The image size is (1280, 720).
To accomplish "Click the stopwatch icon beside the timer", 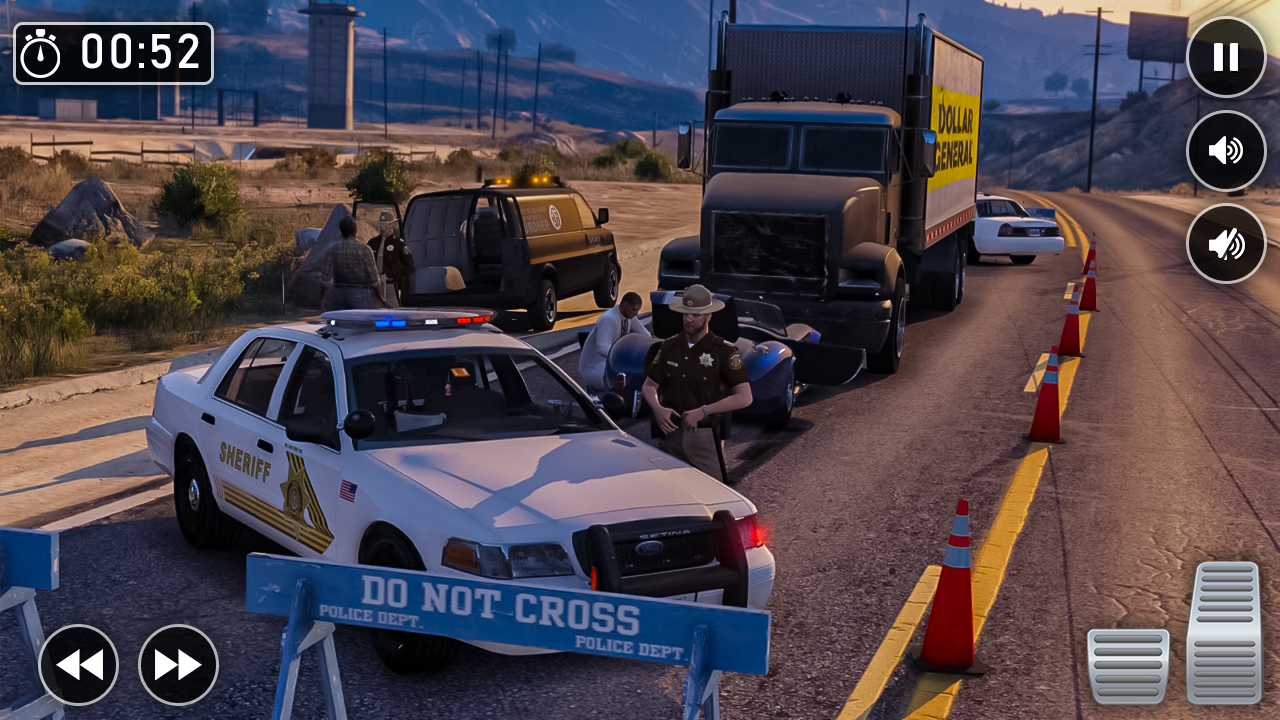I will [42, 53].
